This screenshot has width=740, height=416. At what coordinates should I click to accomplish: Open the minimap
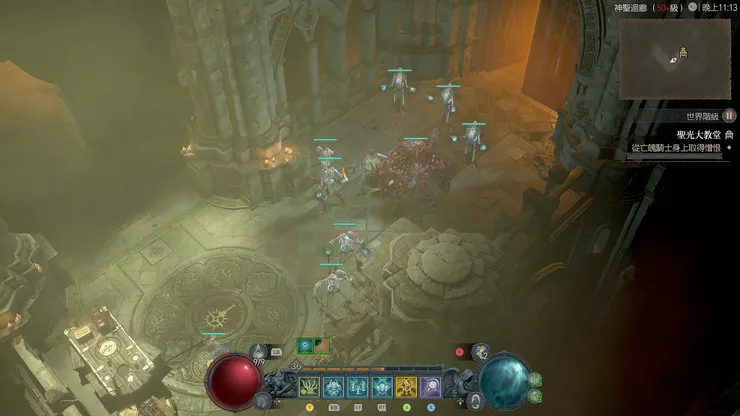[x=675, y=58]
